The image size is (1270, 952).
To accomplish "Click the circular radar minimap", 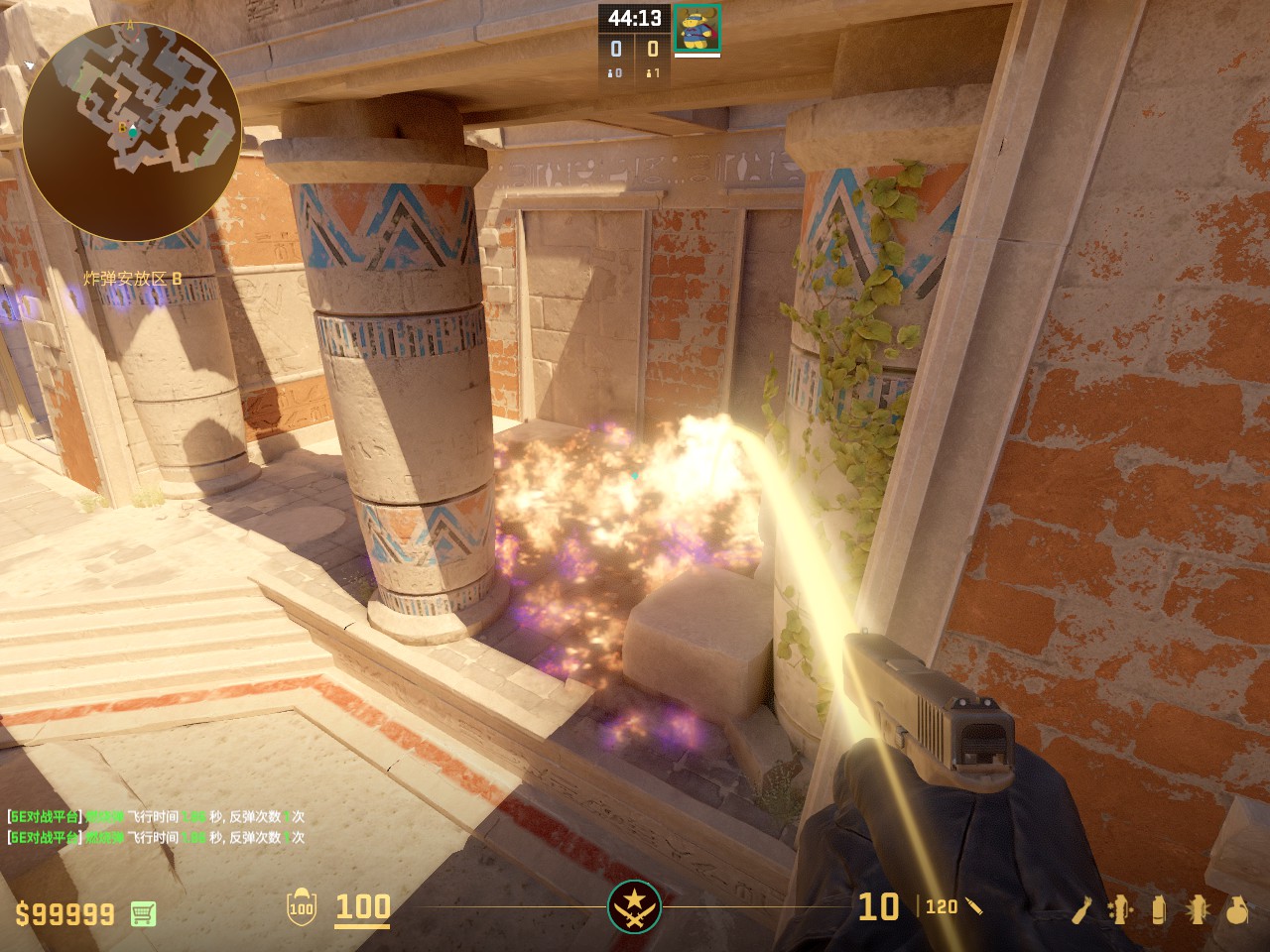I will 131,131.
